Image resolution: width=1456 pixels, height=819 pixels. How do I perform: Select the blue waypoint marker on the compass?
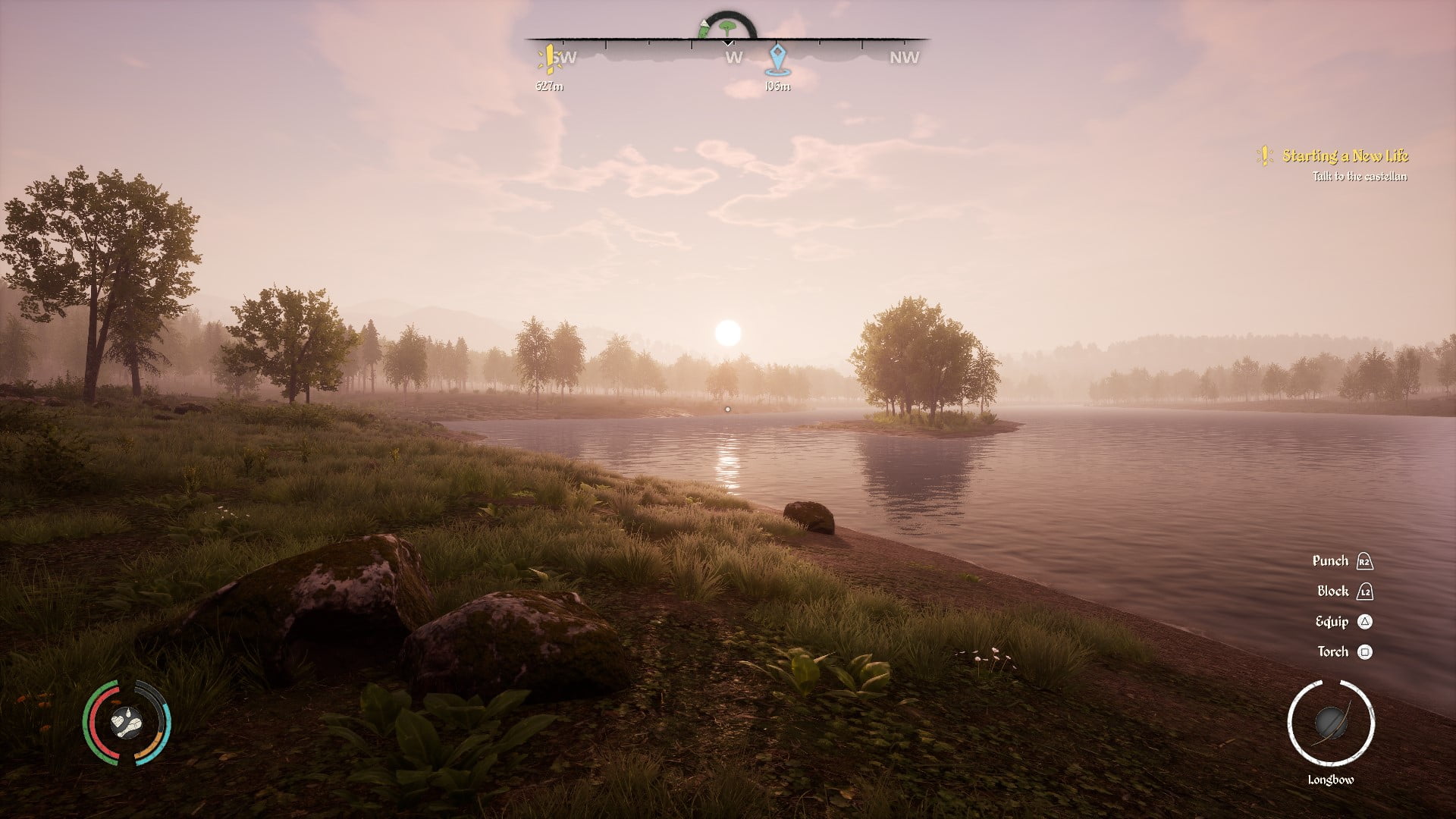[x=776, y=58]
